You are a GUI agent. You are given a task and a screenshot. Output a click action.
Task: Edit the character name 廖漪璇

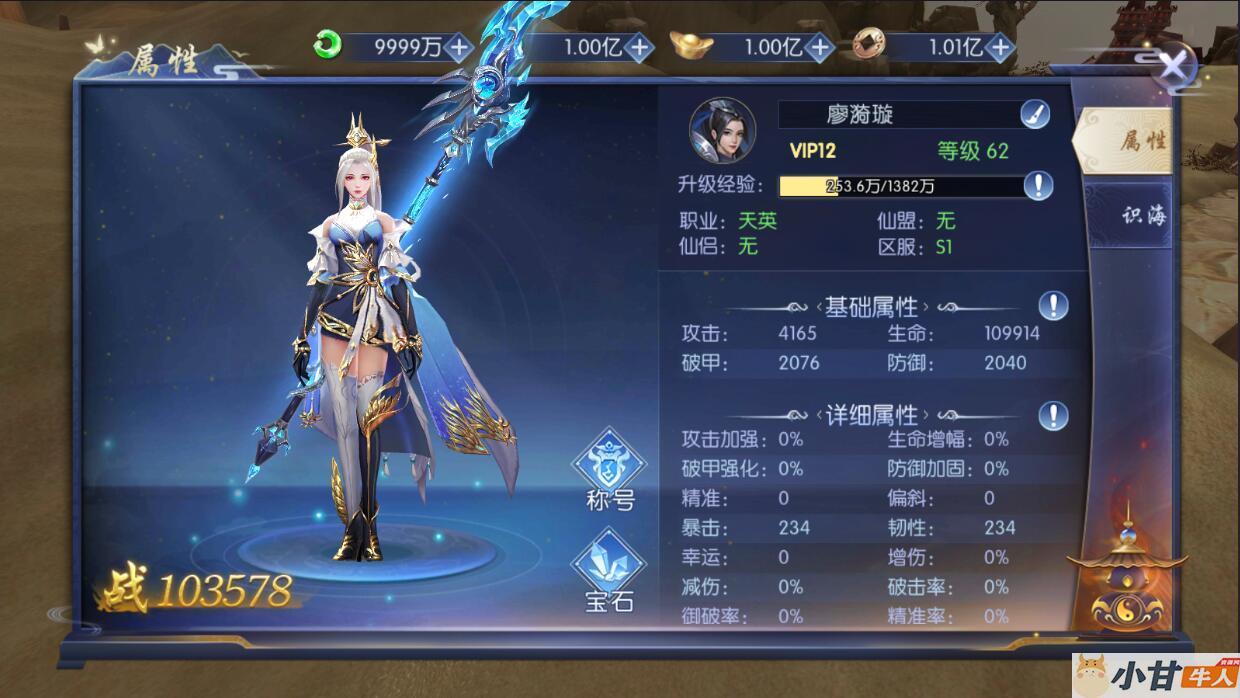[x=1035, y=114]
